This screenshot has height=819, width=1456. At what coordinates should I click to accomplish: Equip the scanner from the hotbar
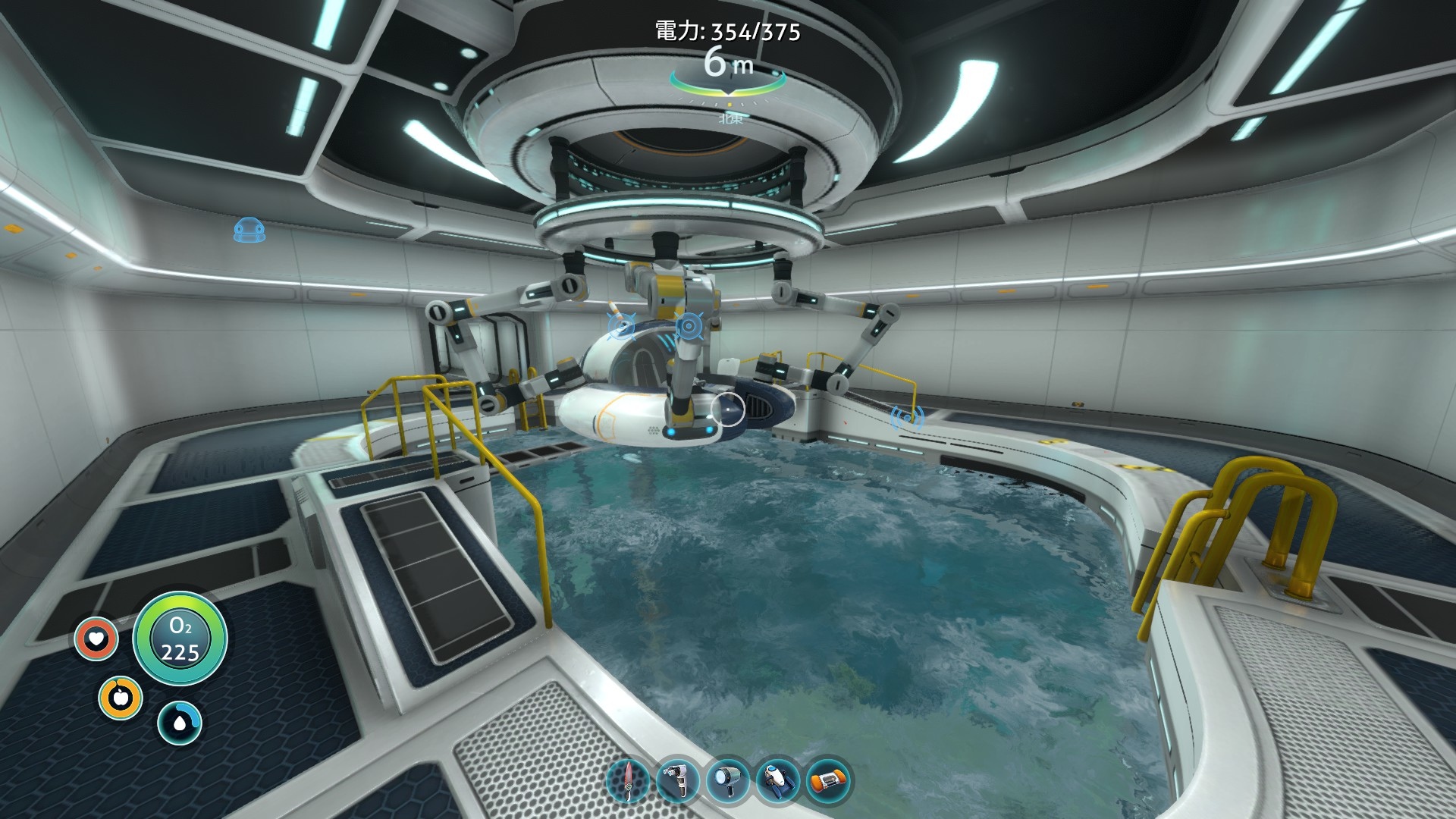coord(677,780)
